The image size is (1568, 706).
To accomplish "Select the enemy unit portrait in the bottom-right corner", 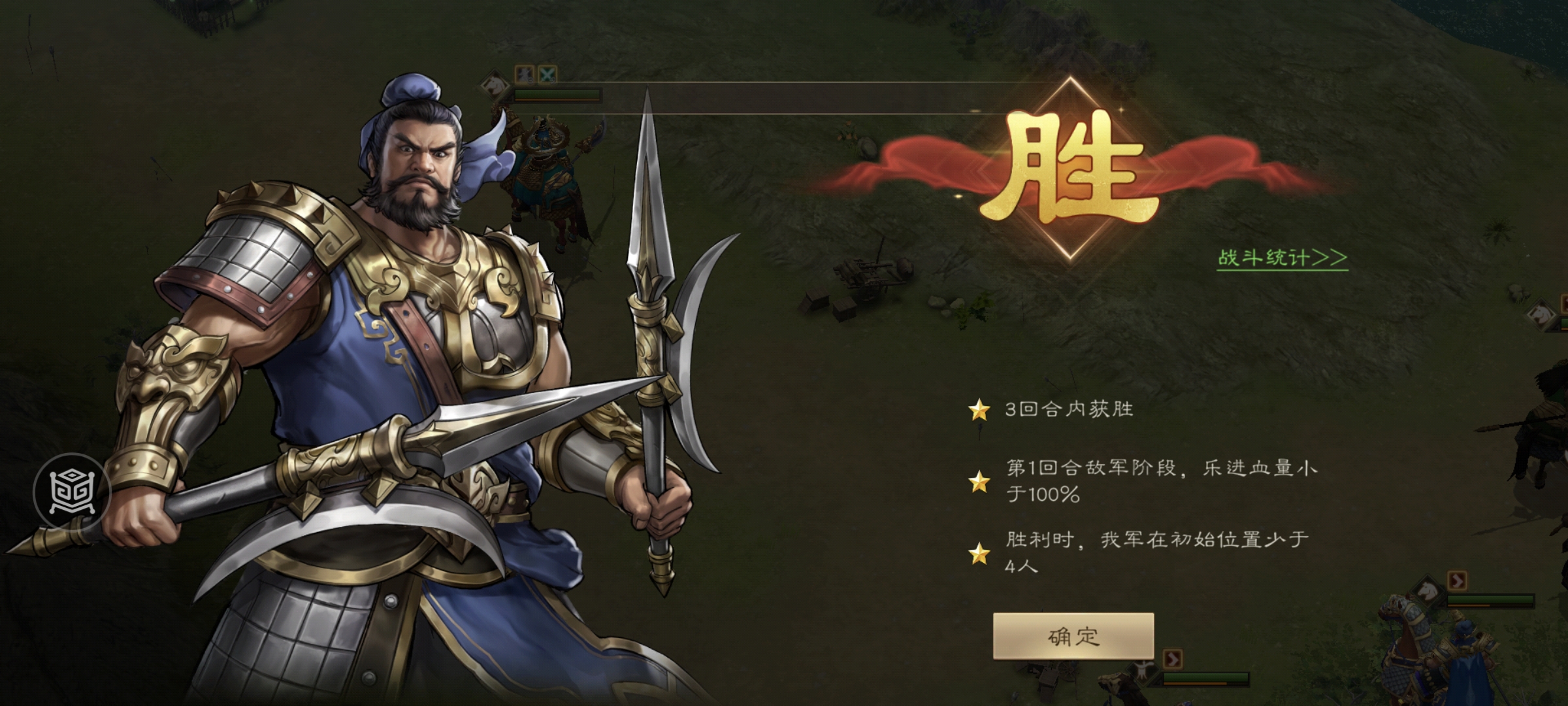I will (x=1428, y=592).
